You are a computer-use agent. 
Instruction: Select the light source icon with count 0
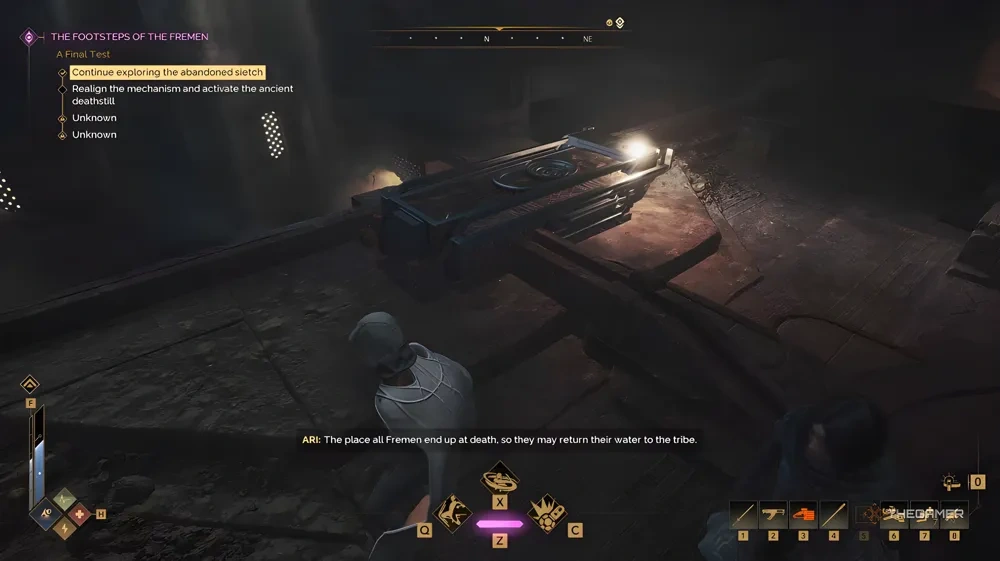[952, 482]
